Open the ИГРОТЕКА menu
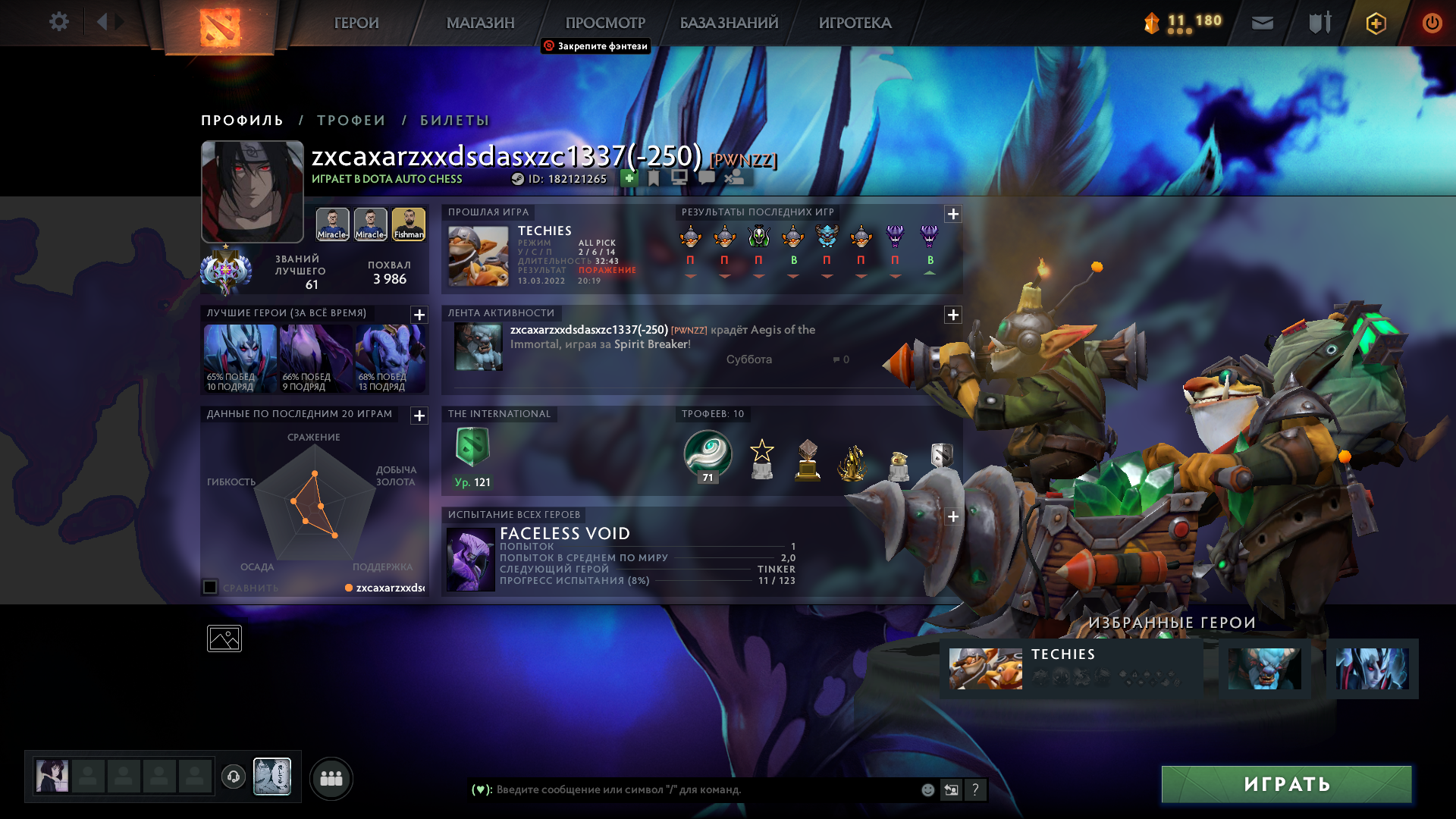 coord(855,23)
